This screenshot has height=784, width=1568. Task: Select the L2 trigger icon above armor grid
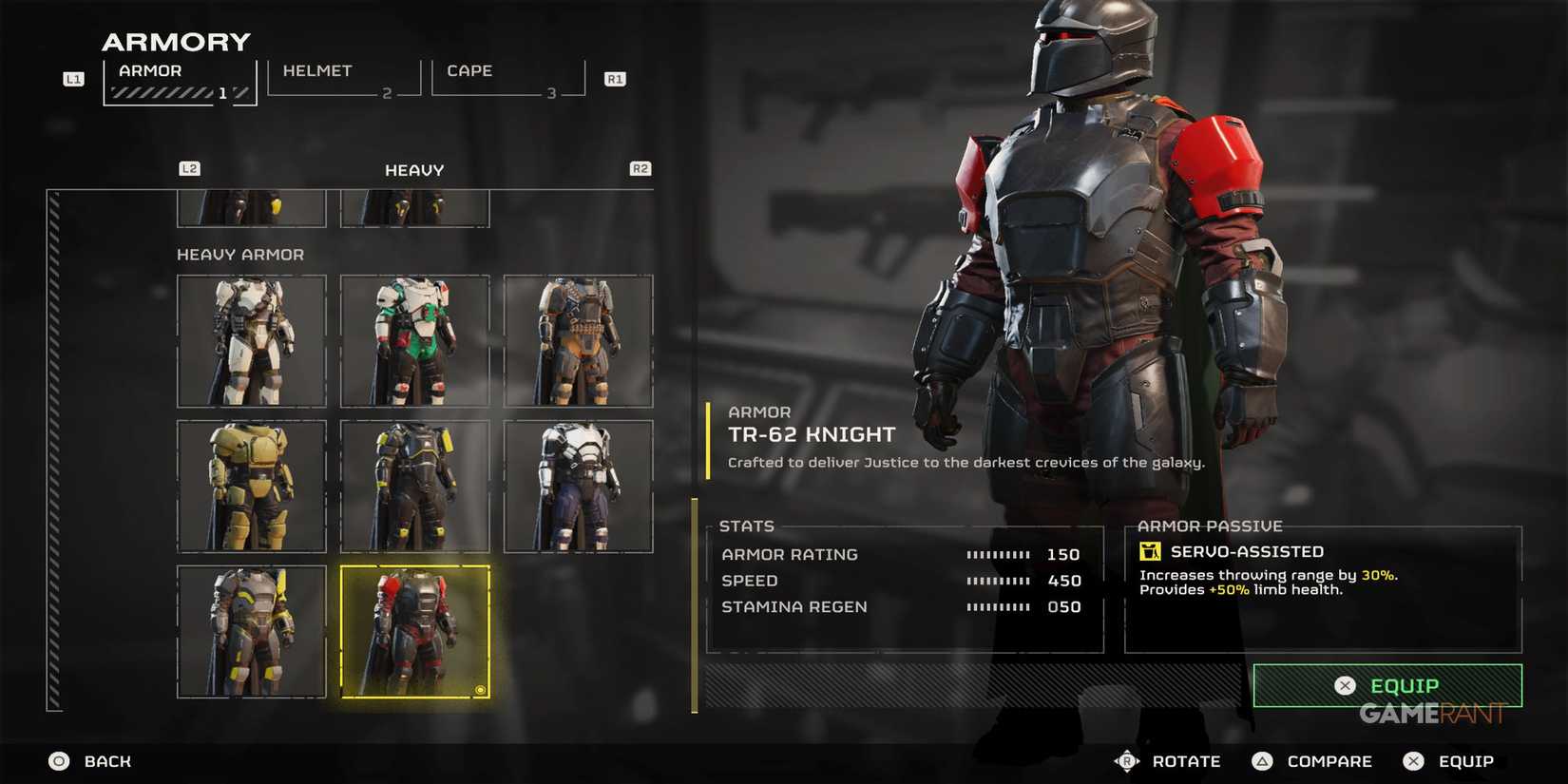tap(189, 168)
